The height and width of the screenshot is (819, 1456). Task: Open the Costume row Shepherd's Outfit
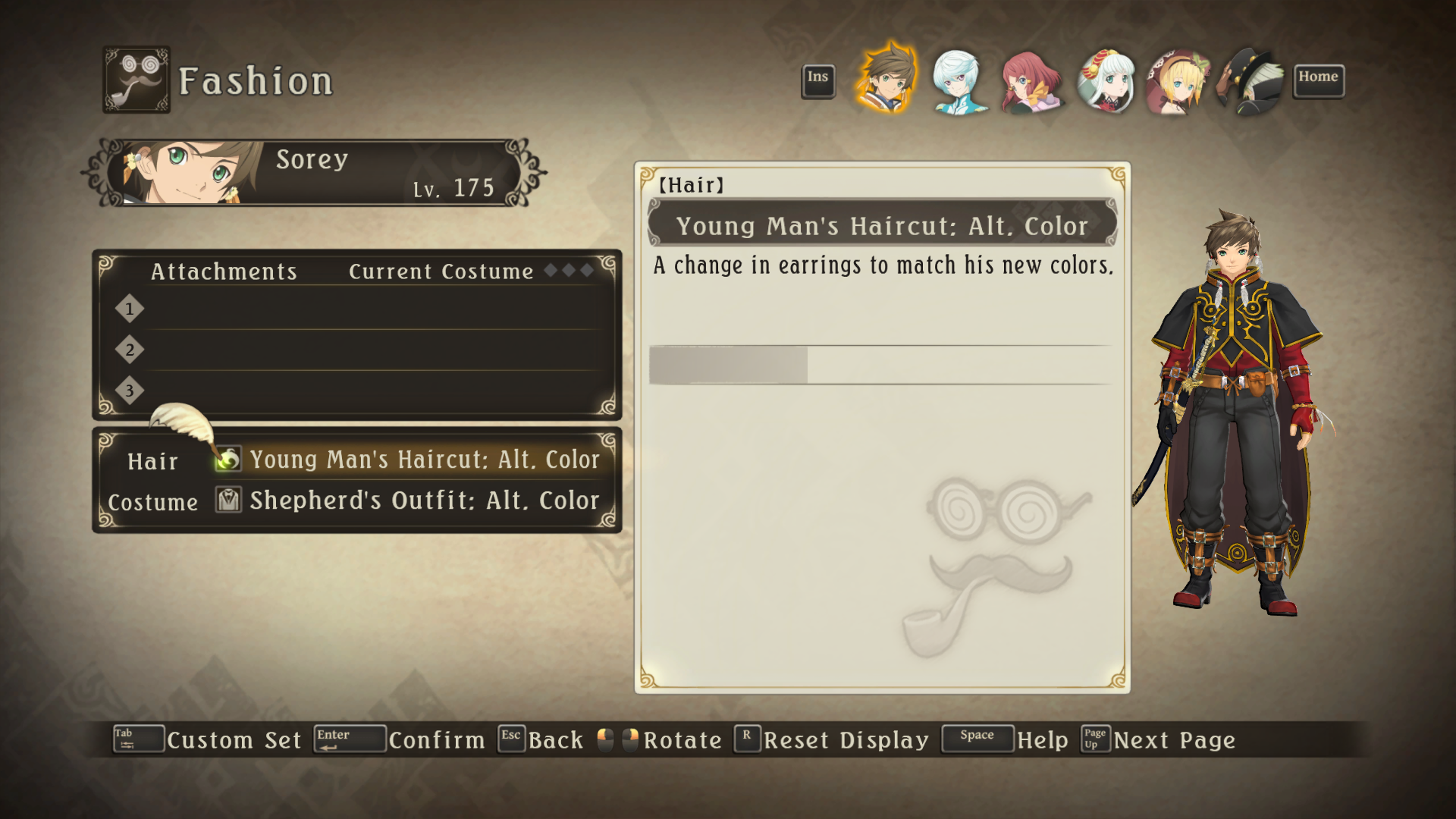(x=424, y=500)
